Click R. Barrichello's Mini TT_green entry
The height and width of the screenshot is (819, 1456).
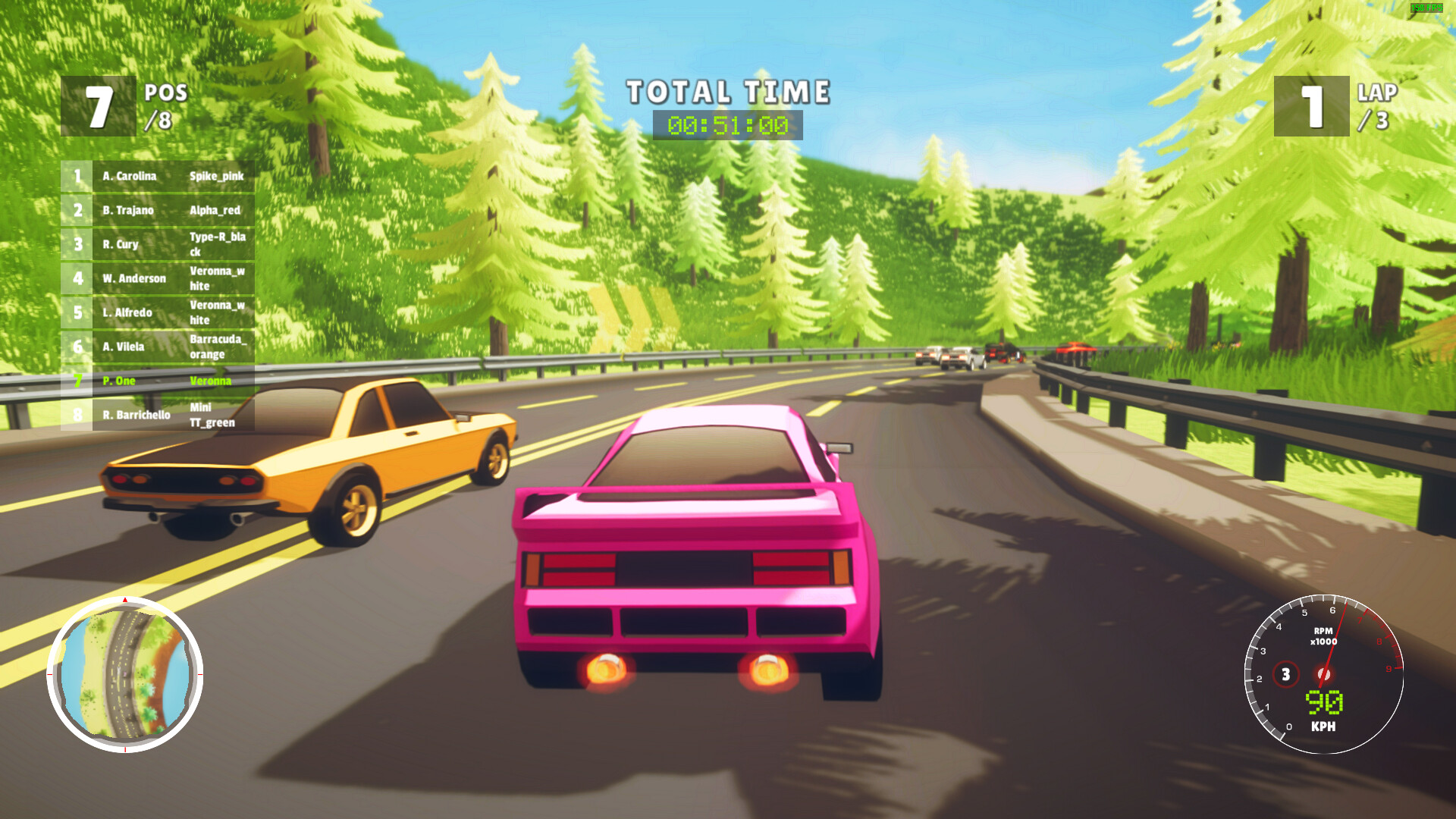pos(159,416)
